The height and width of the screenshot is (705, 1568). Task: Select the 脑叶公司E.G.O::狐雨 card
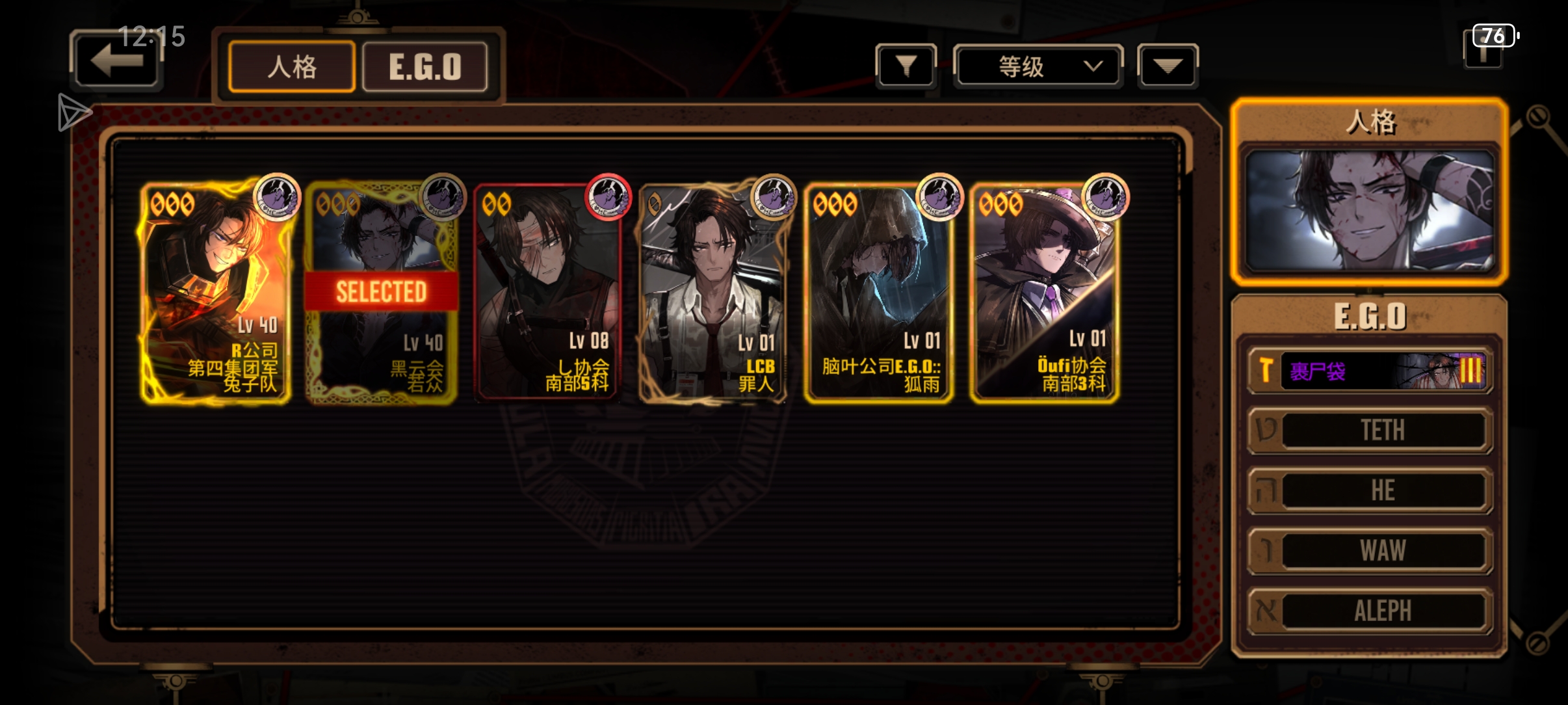click(879, 293)
